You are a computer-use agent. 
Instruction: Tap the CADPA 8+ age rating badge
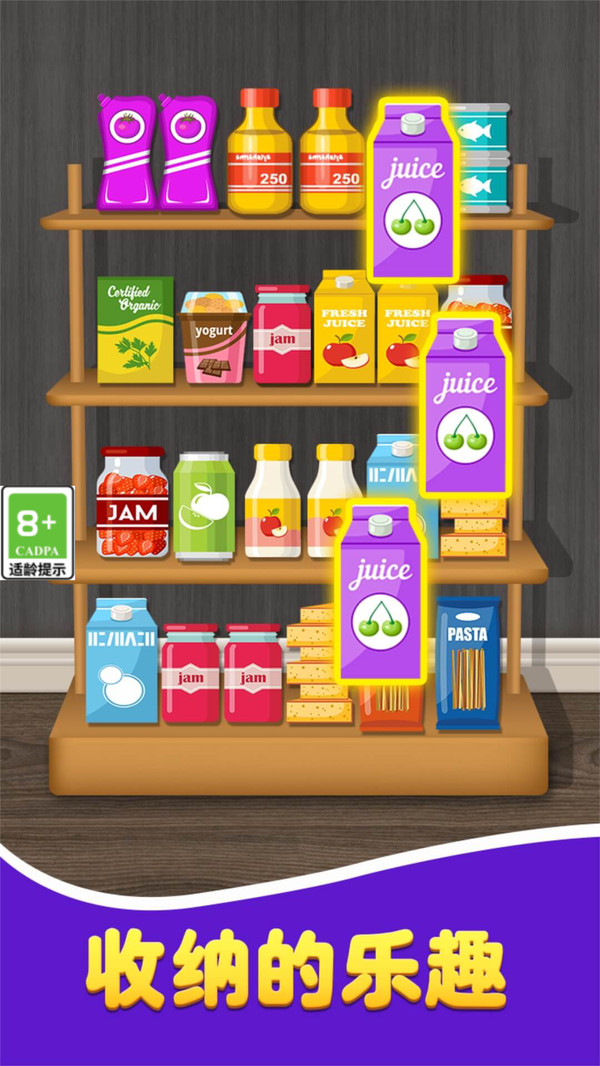(38, 532)
